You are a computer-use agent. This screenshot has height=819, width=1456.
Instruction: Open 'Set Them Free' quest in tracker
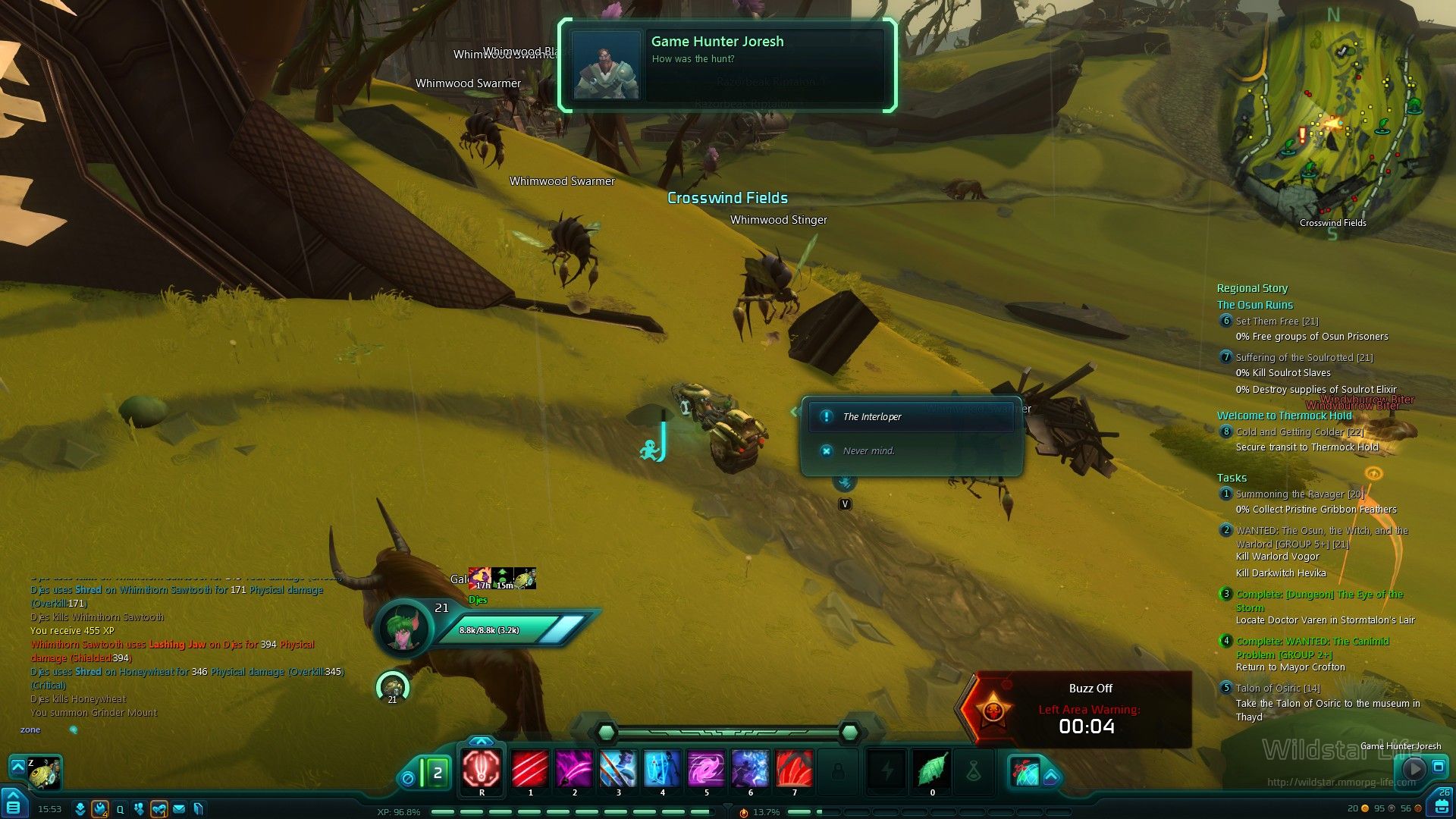pyautogui.click(x=1277, y=322)
